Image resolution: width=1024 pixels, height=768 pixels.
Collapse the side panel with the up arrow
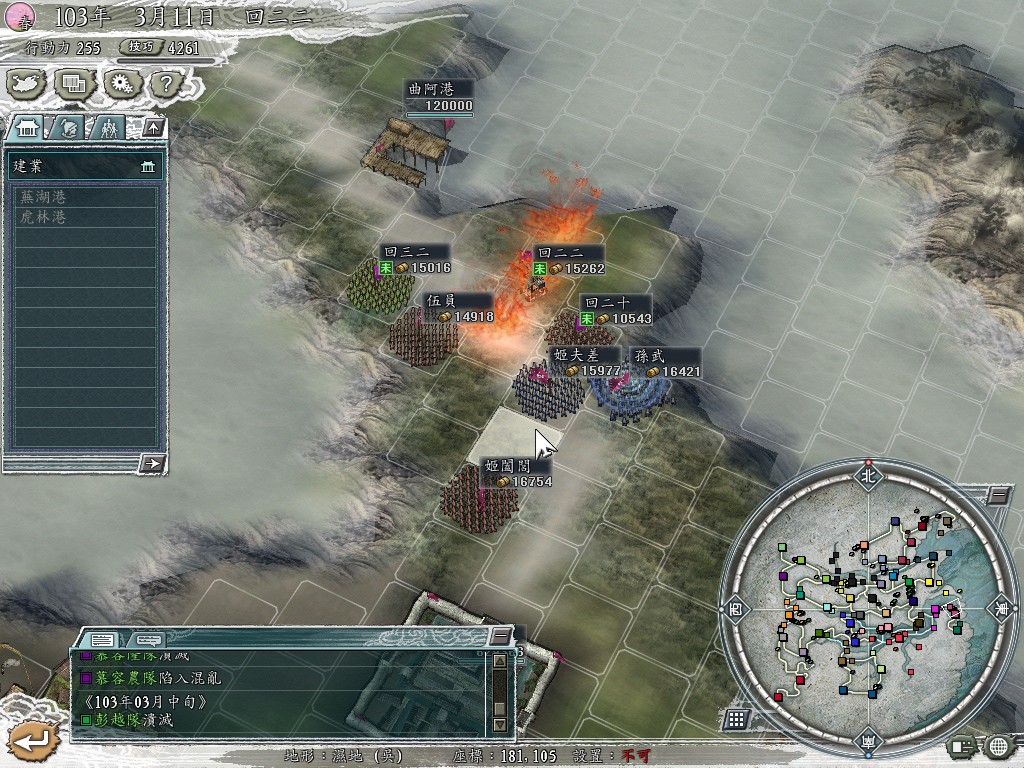click(x=152, y=127)
